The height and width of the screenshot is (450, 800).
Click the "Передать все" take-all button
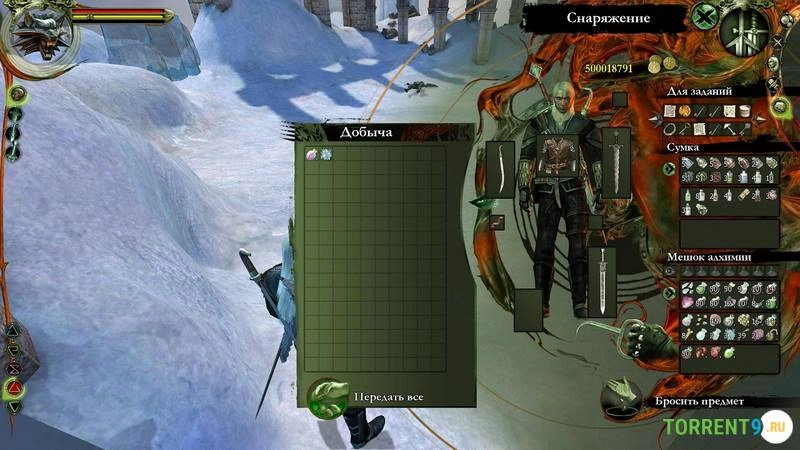pyautogui.click(x=328, y=396)
